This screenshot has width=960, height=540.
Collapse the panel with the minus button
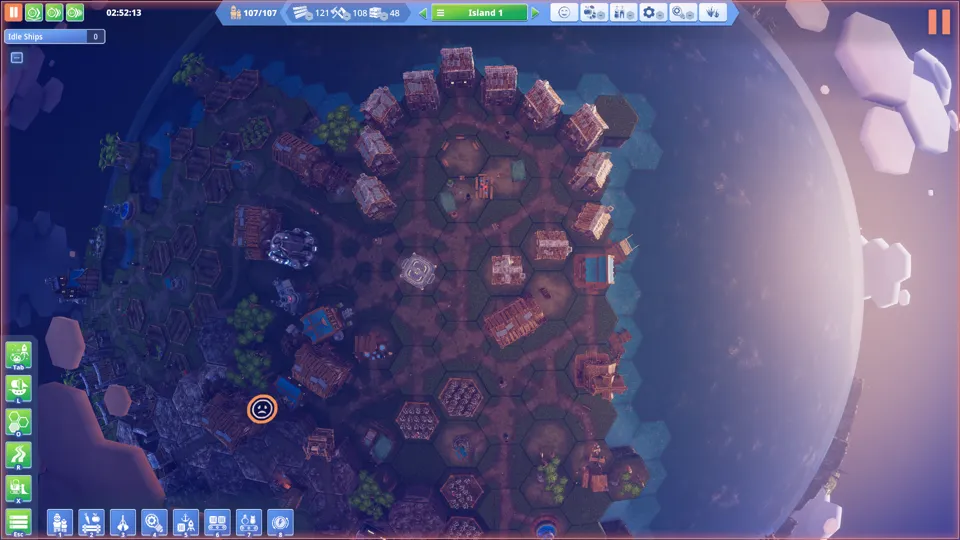pyautogui.click(x=17, y=57)
